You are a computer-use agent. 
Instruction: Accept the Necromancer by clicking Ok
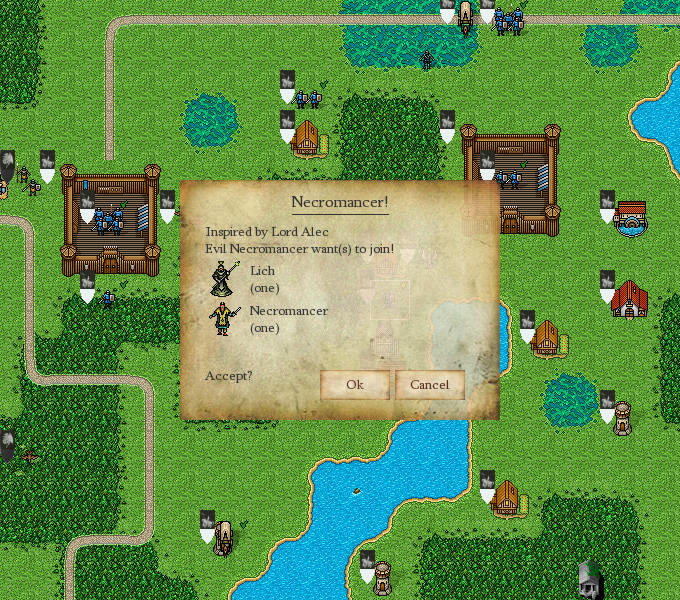354,385
